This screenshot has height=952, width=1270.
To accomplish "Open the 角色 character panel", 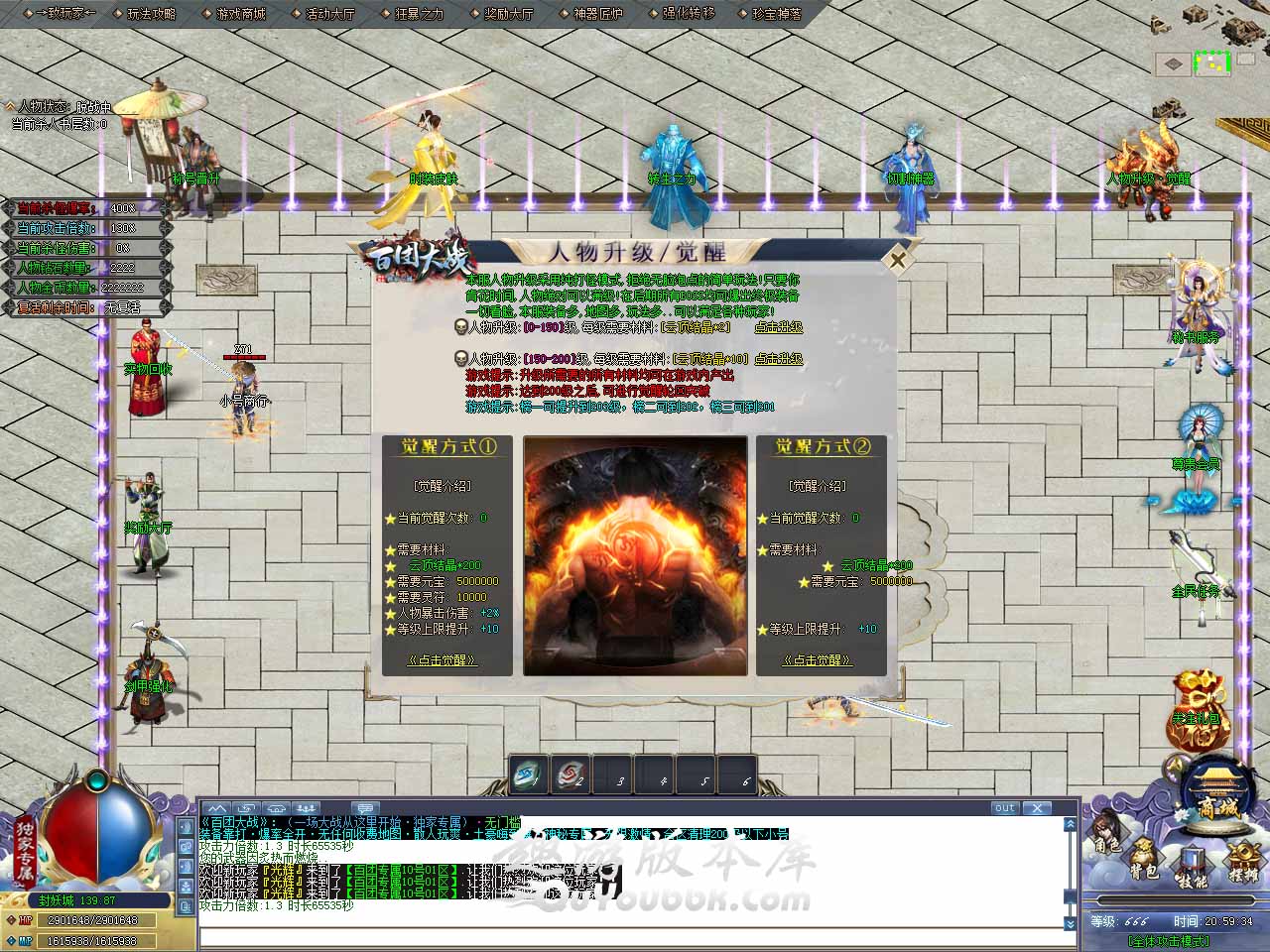I will [1107, 835].
